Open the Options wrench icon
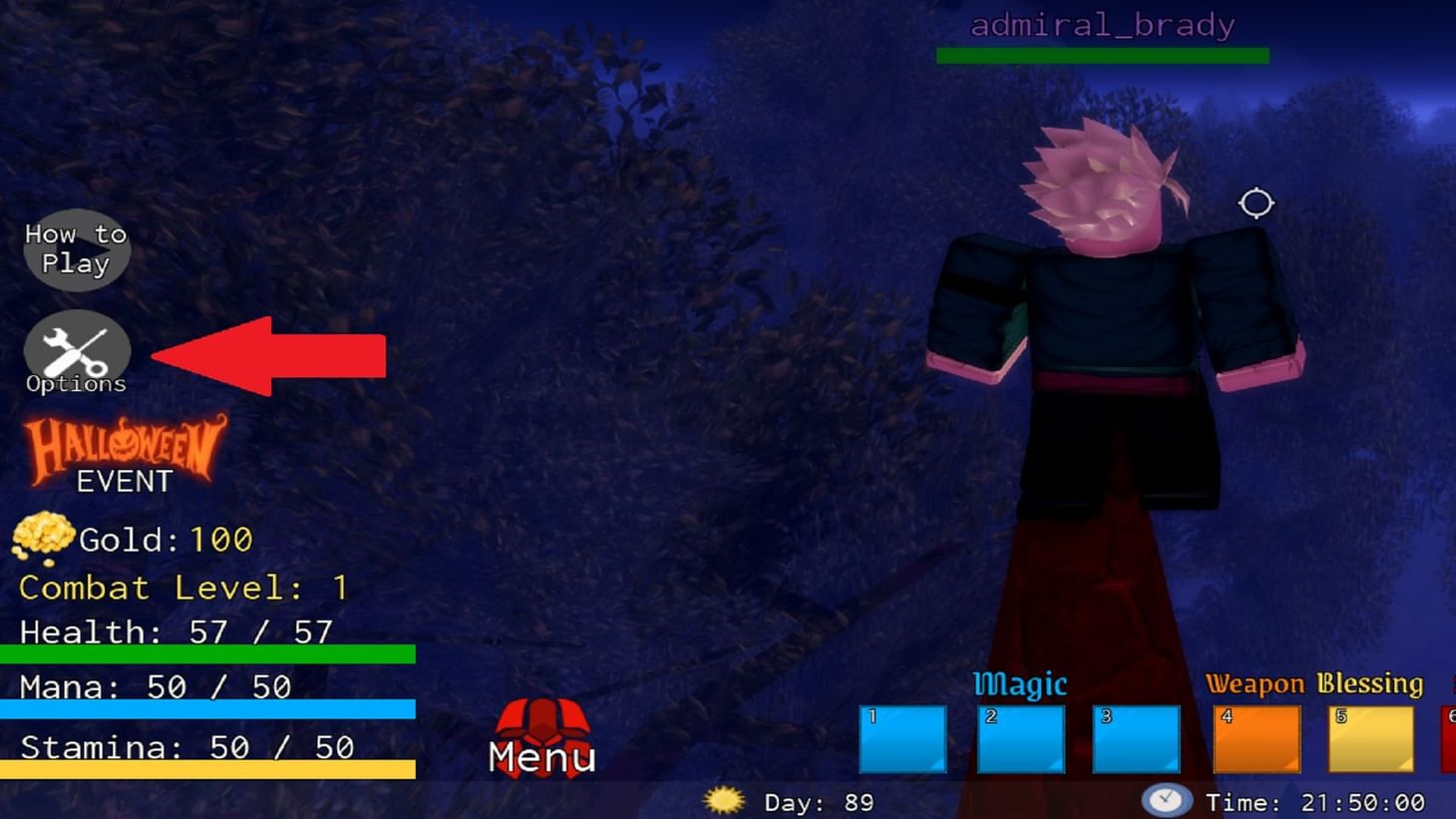Image resolution: width=1456 pixels, height=819 pixels. pos(76,351)
